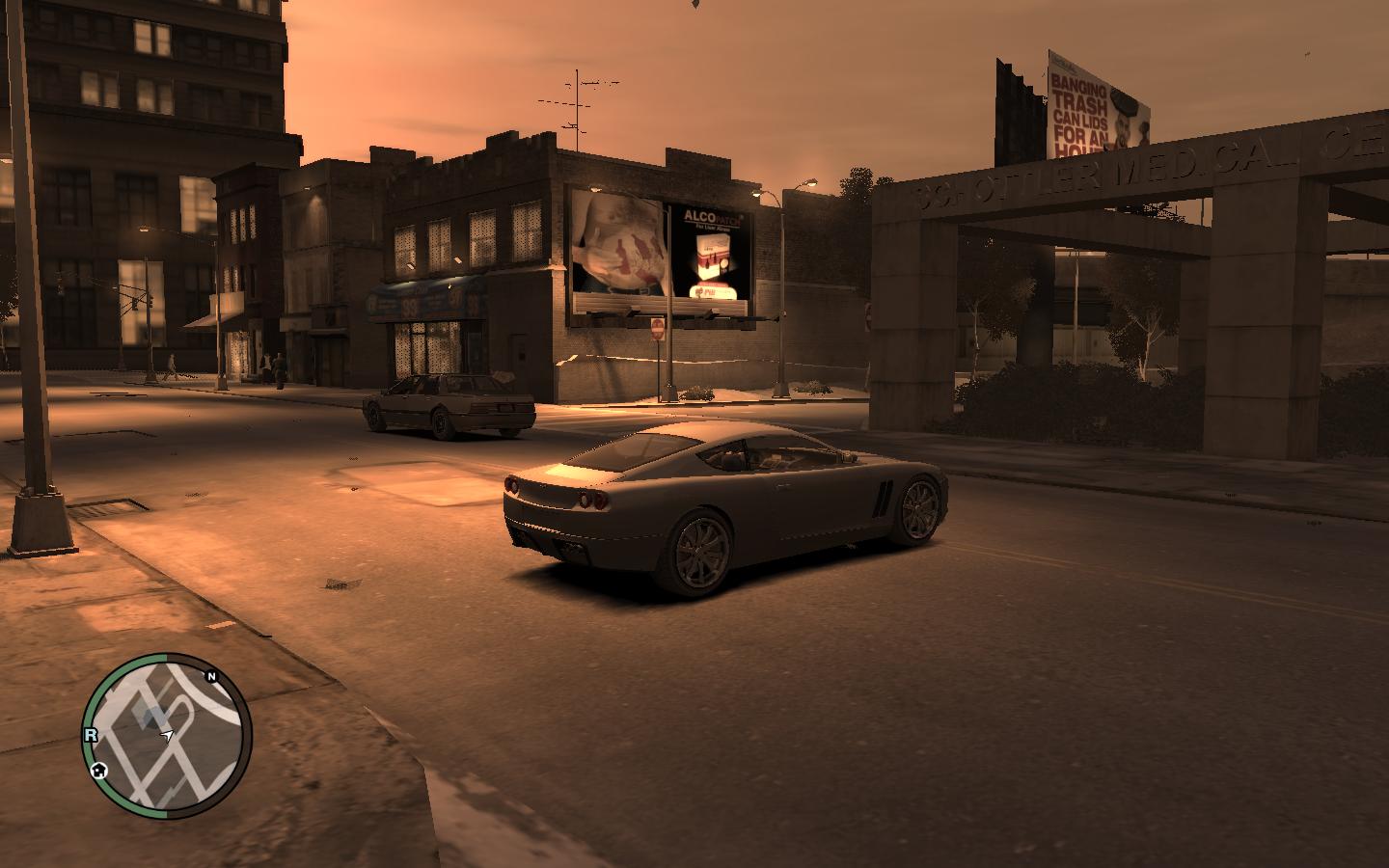Click the R contact blip on the minimap
The image size is (1389, 868).
(x=92, y=734)
